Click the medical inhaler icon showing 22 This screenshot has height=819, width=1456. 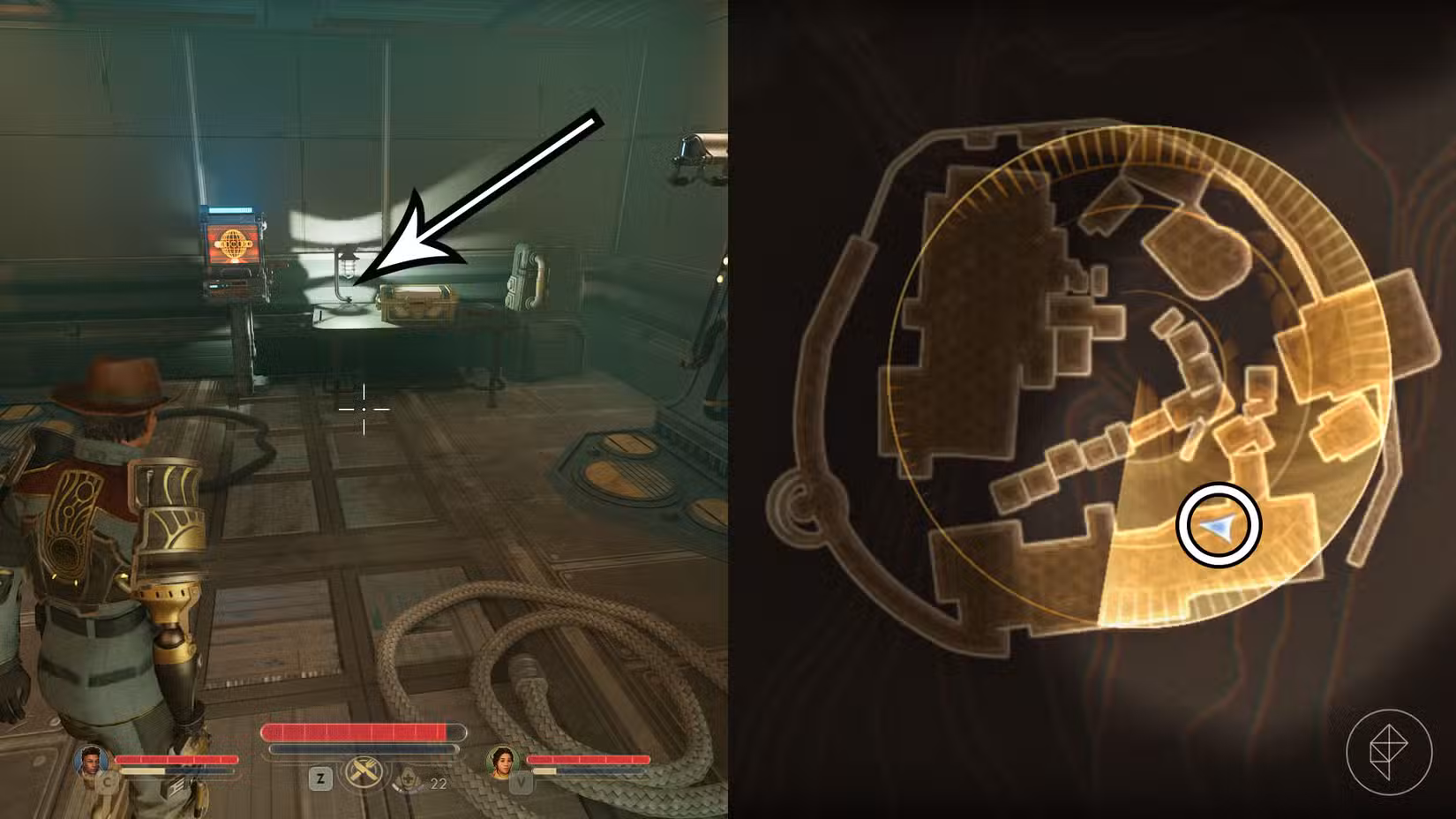409,778
